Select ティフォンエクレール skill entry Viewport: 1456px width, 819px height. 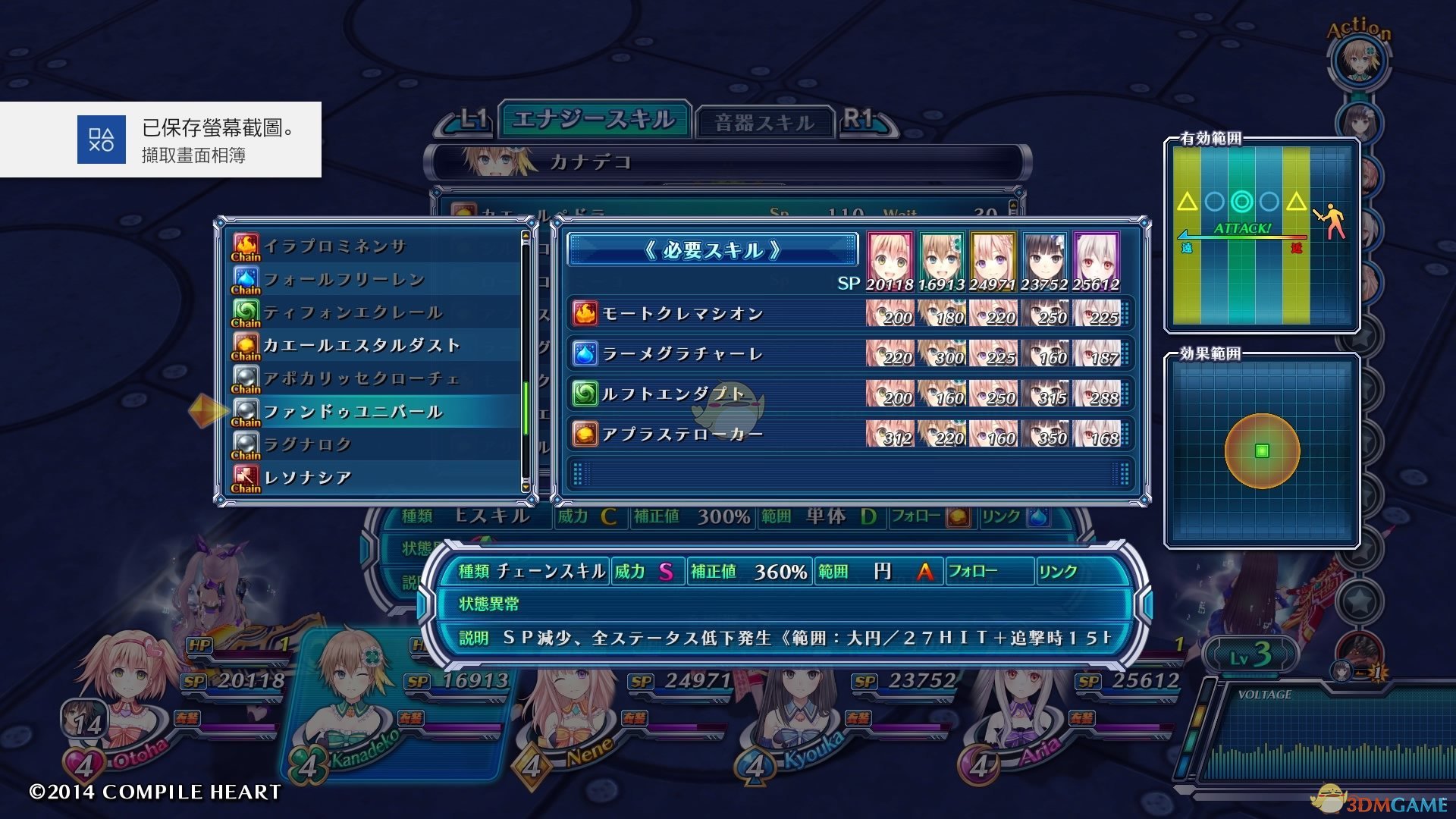click(x=353, y=312)
